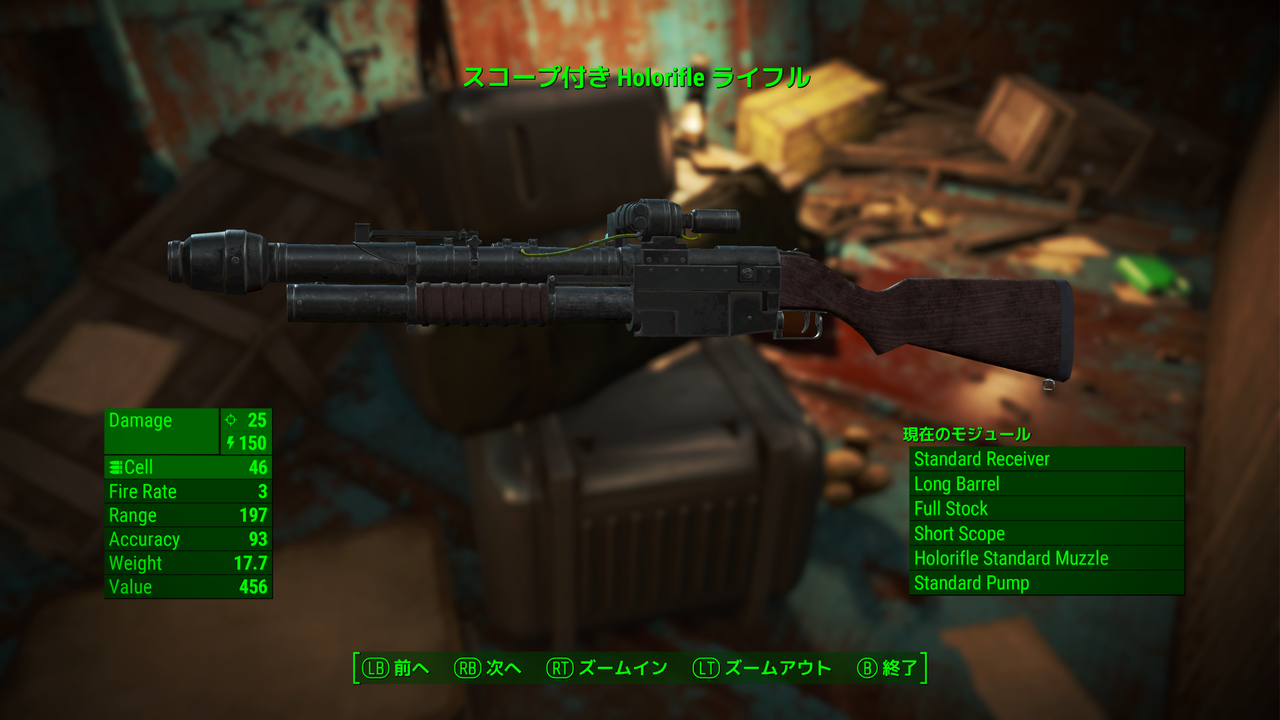Screen dimensions: 1280x720
Task: Select the Standard Pump module entry
Action: point(1046,583)
